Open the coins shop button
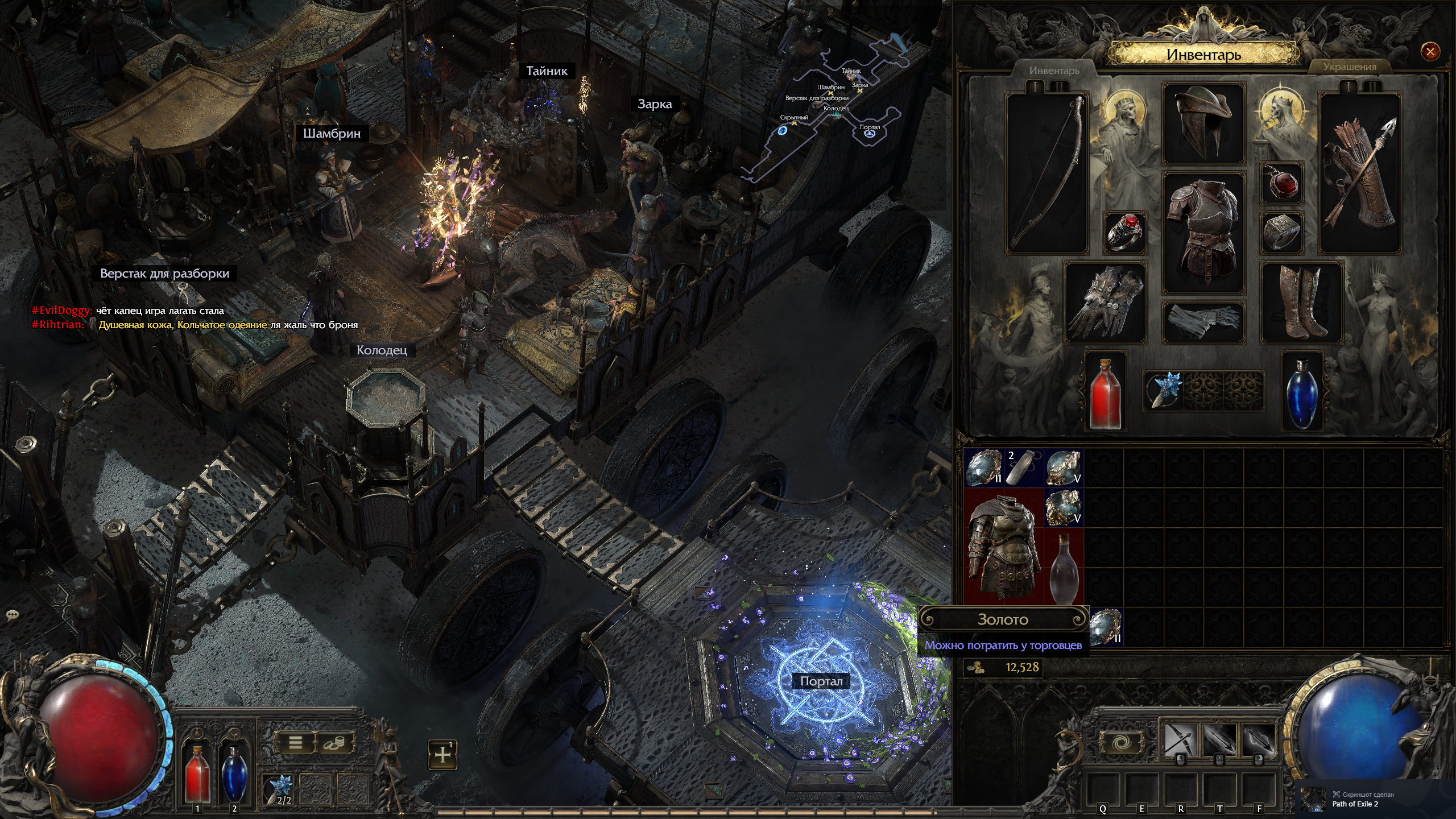 pyautogui.click(x=334, y=742)
